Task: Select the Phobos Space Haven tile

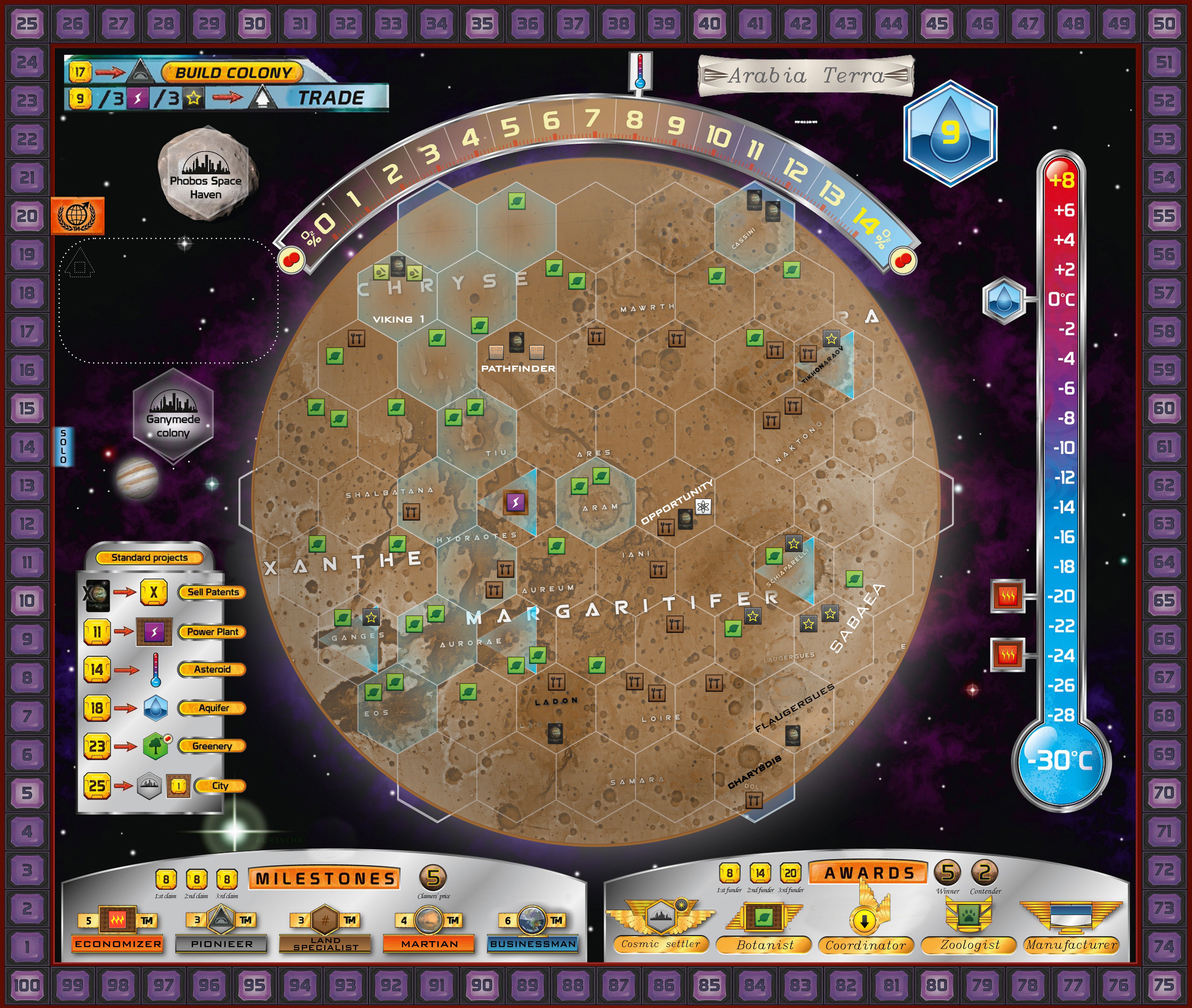Action: [x=206, y=174]
